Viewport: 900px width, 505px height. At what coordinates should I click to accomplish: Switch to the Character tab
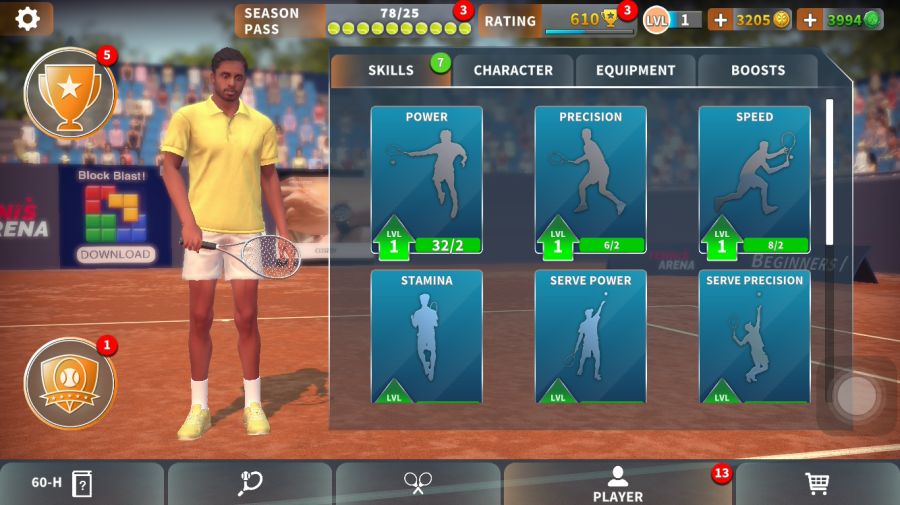click(x=513, y=71)
